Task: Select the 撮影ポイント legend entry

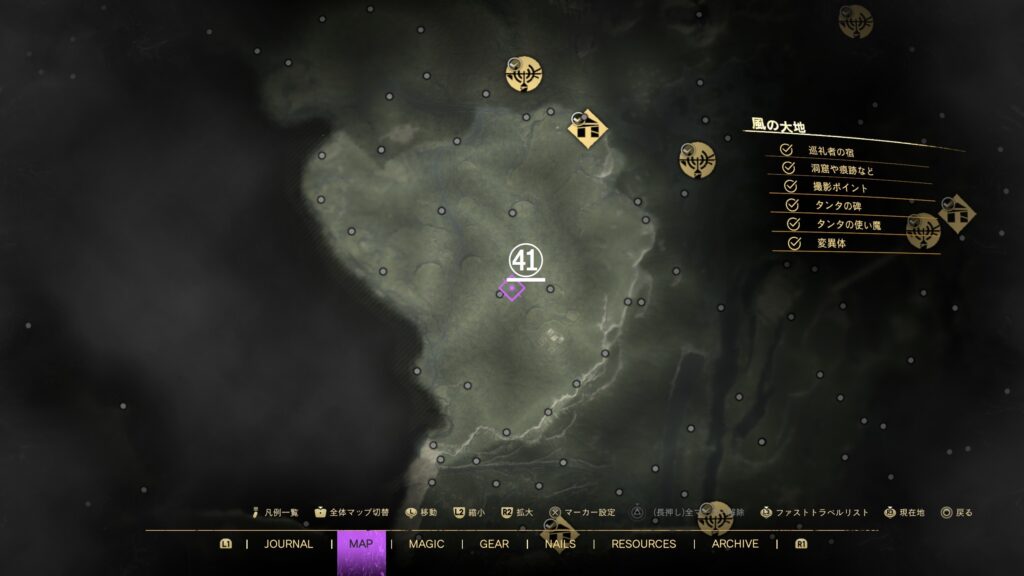Action: [839, 187]
